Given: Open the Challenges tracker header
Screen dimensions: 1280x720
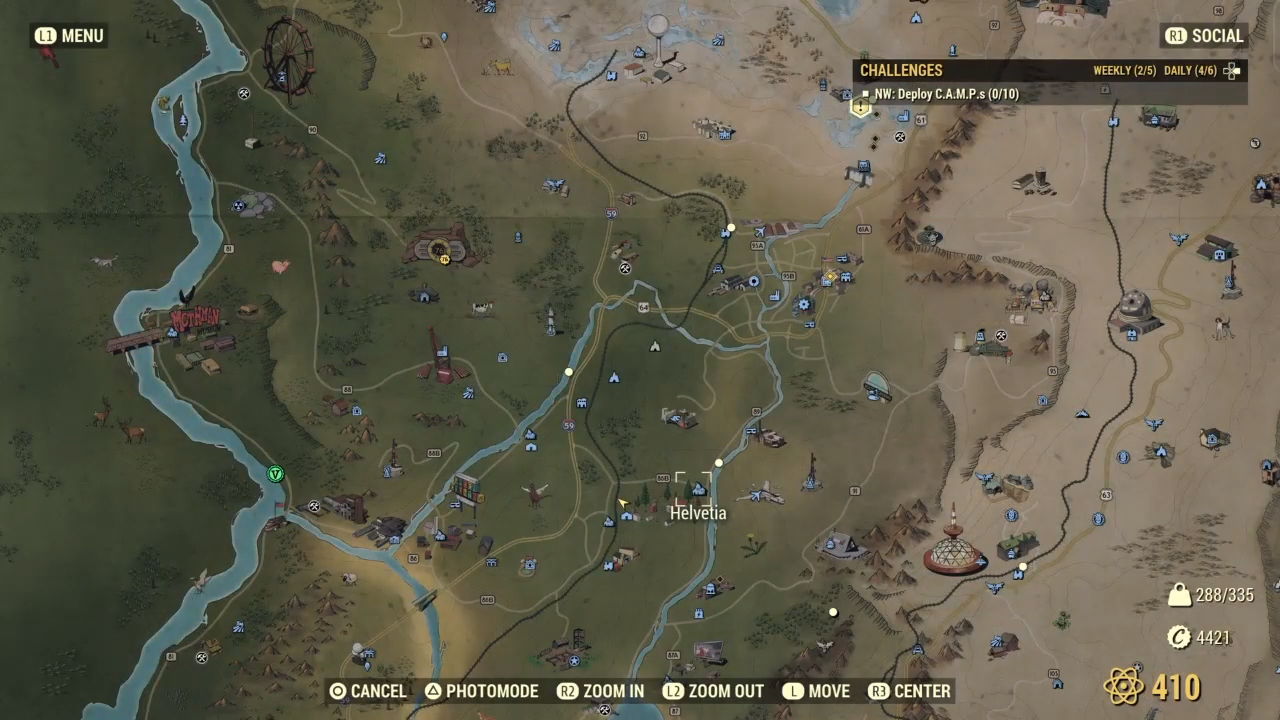Looking at the screenshot, I should [901, 71].
